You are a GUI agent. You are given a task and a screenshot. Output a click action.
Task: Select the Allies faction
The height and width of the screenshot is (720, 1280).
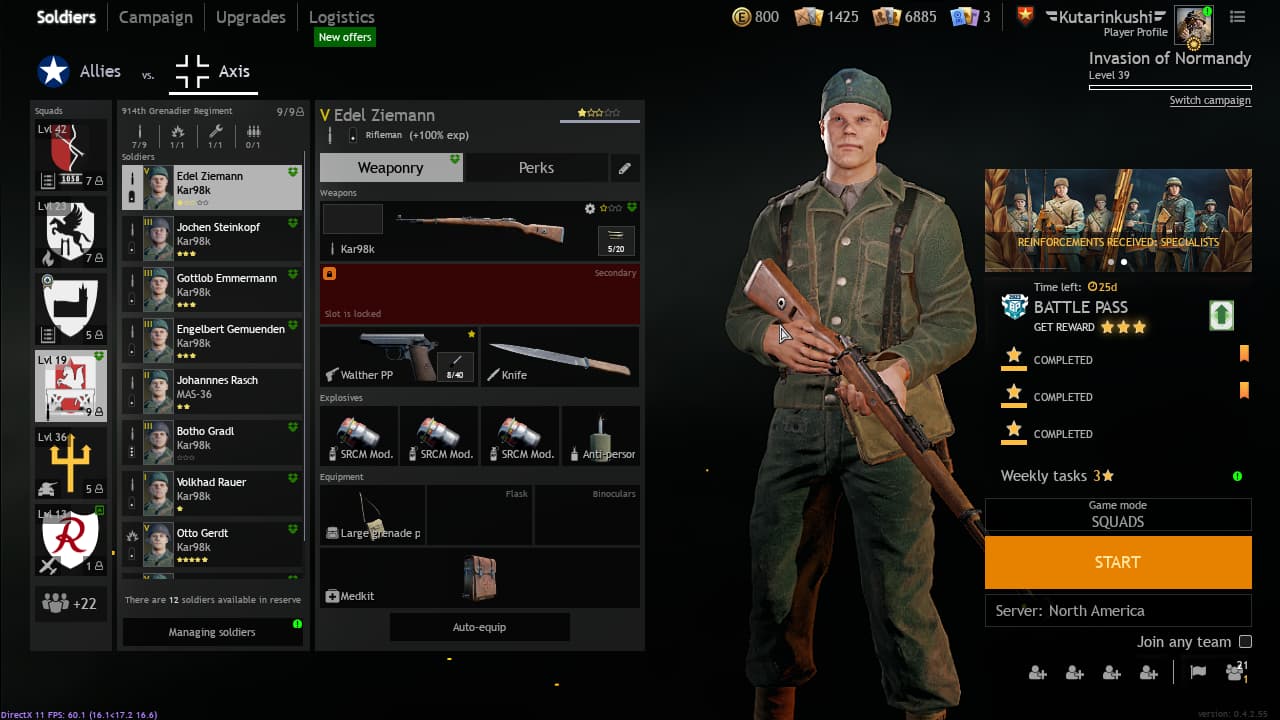pos(80,72)
